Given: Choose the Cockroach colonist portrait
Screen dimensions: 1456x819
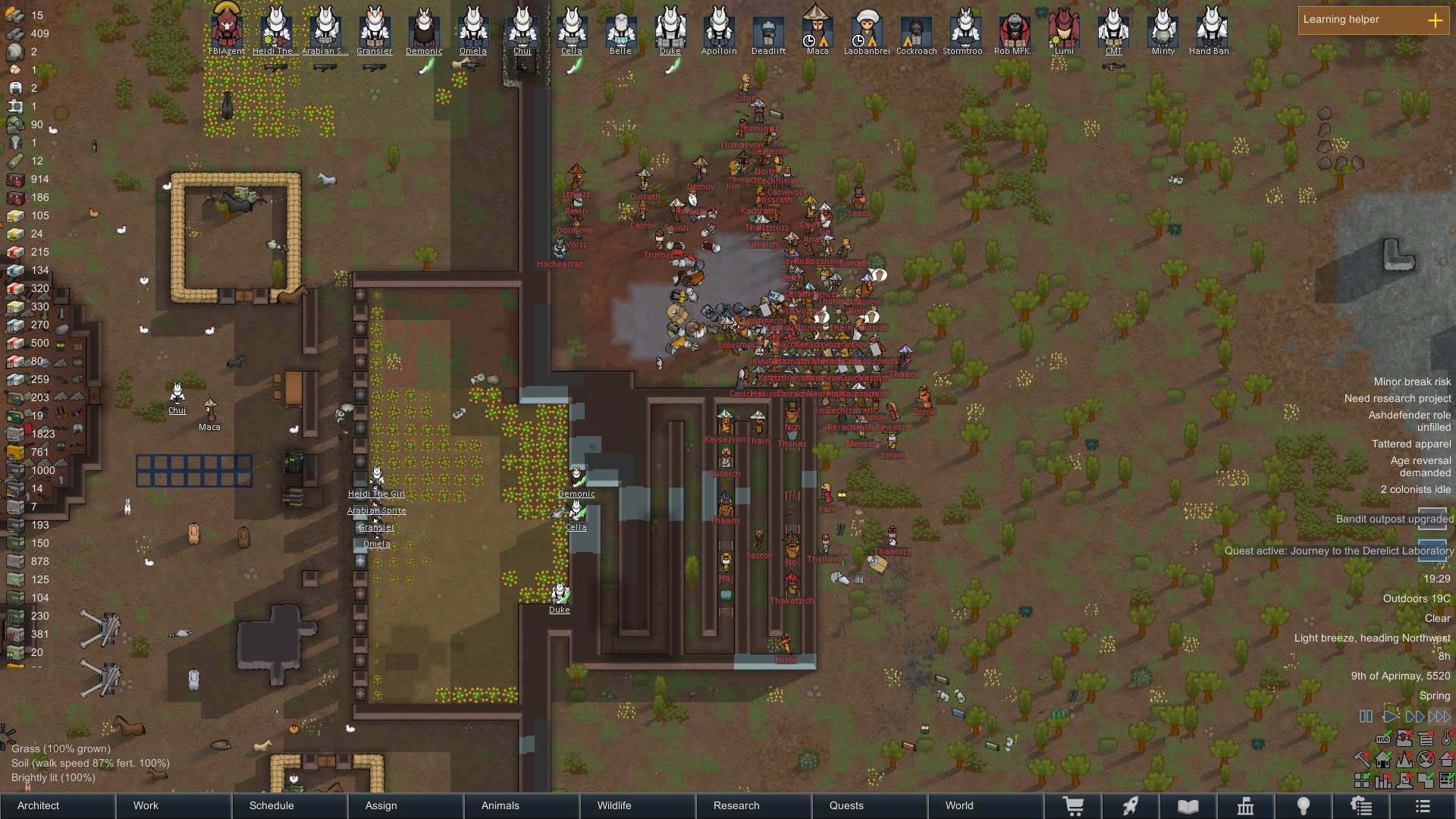Looking at the screenshot, I should click(916, 30).
